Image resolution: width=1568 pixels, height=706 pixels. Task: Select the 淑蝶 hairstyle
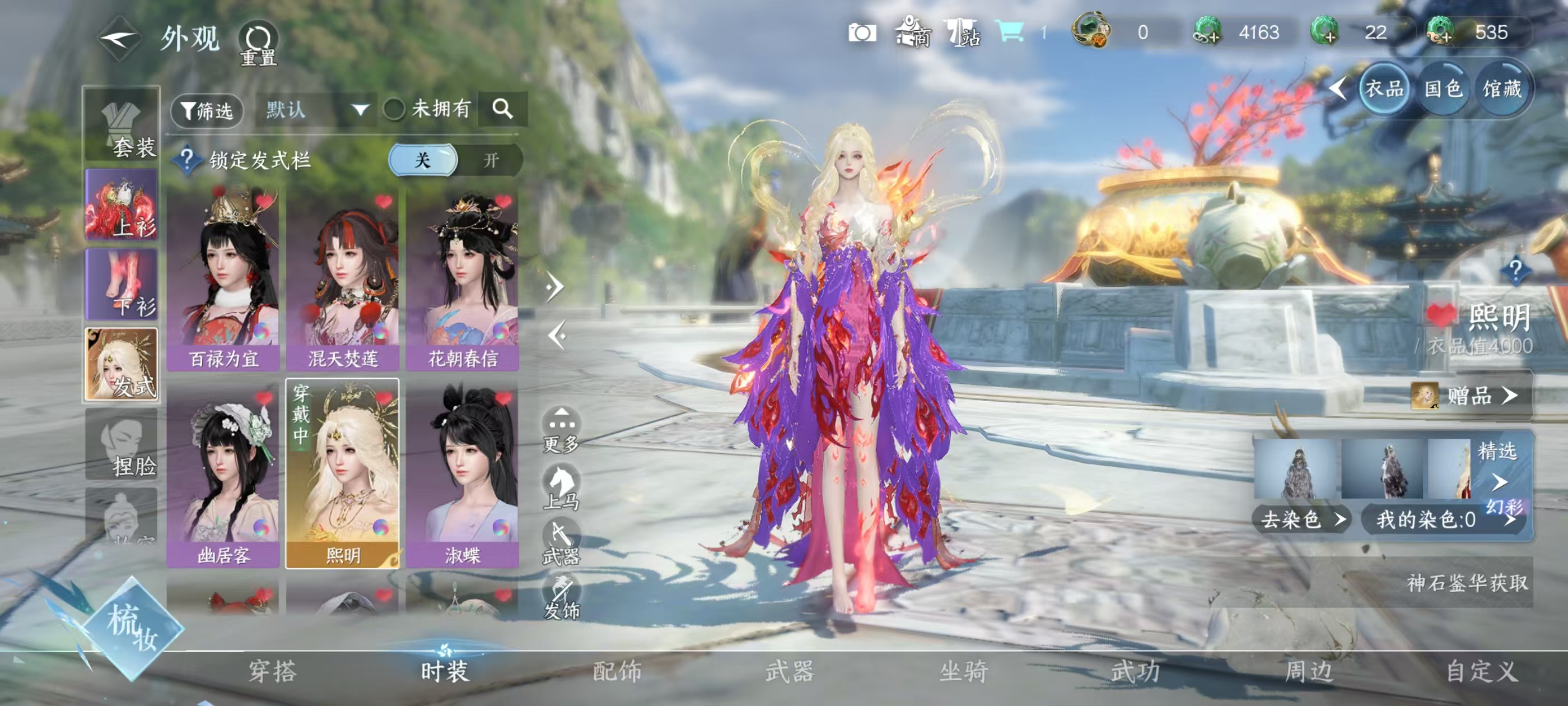463,475
